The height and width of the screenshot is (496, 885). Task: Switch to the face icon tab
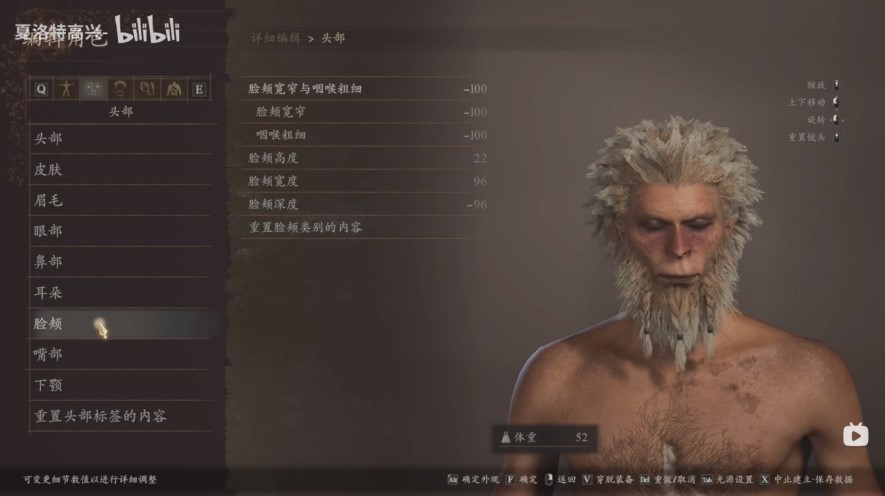[x=94, y=89]
